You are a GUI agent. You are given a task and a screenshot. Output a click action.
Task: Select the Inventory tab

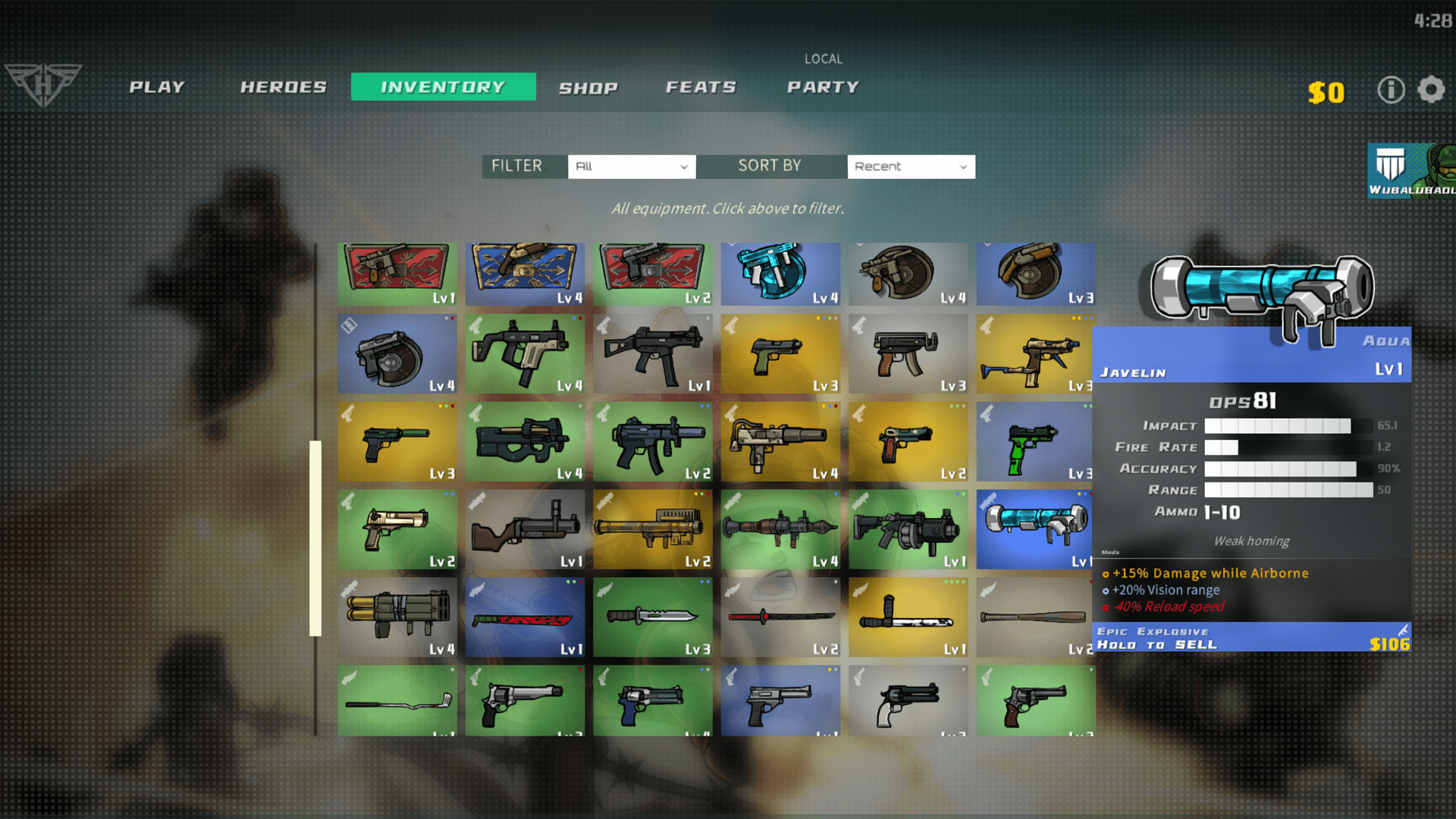(x=443, y=87)
